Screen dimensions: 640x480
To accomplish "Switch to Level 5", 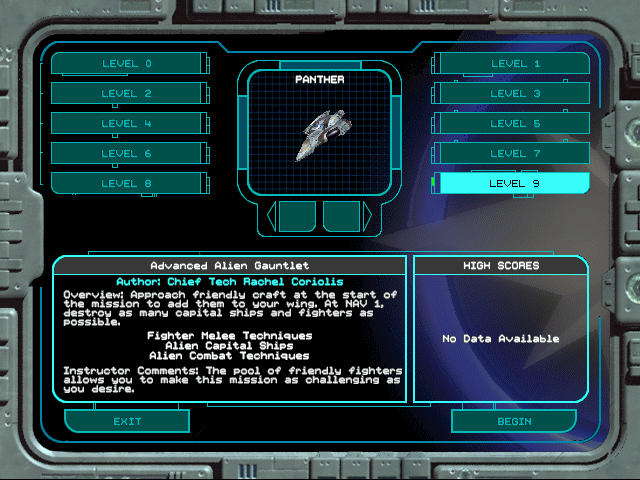I will tap(515, 124).
